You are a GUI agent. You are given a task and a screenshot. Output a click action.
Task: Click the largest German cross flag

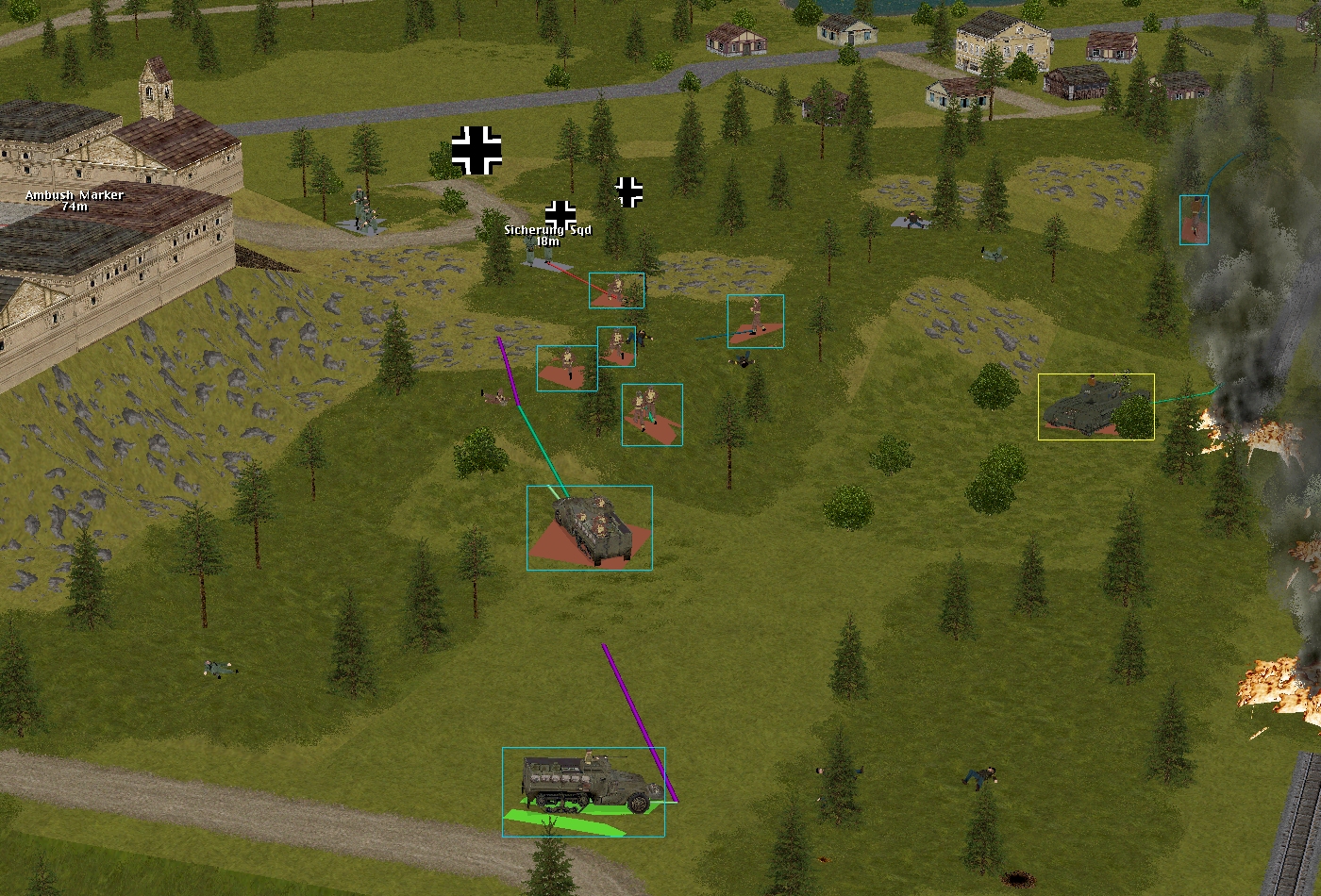[x=477, y=150]
